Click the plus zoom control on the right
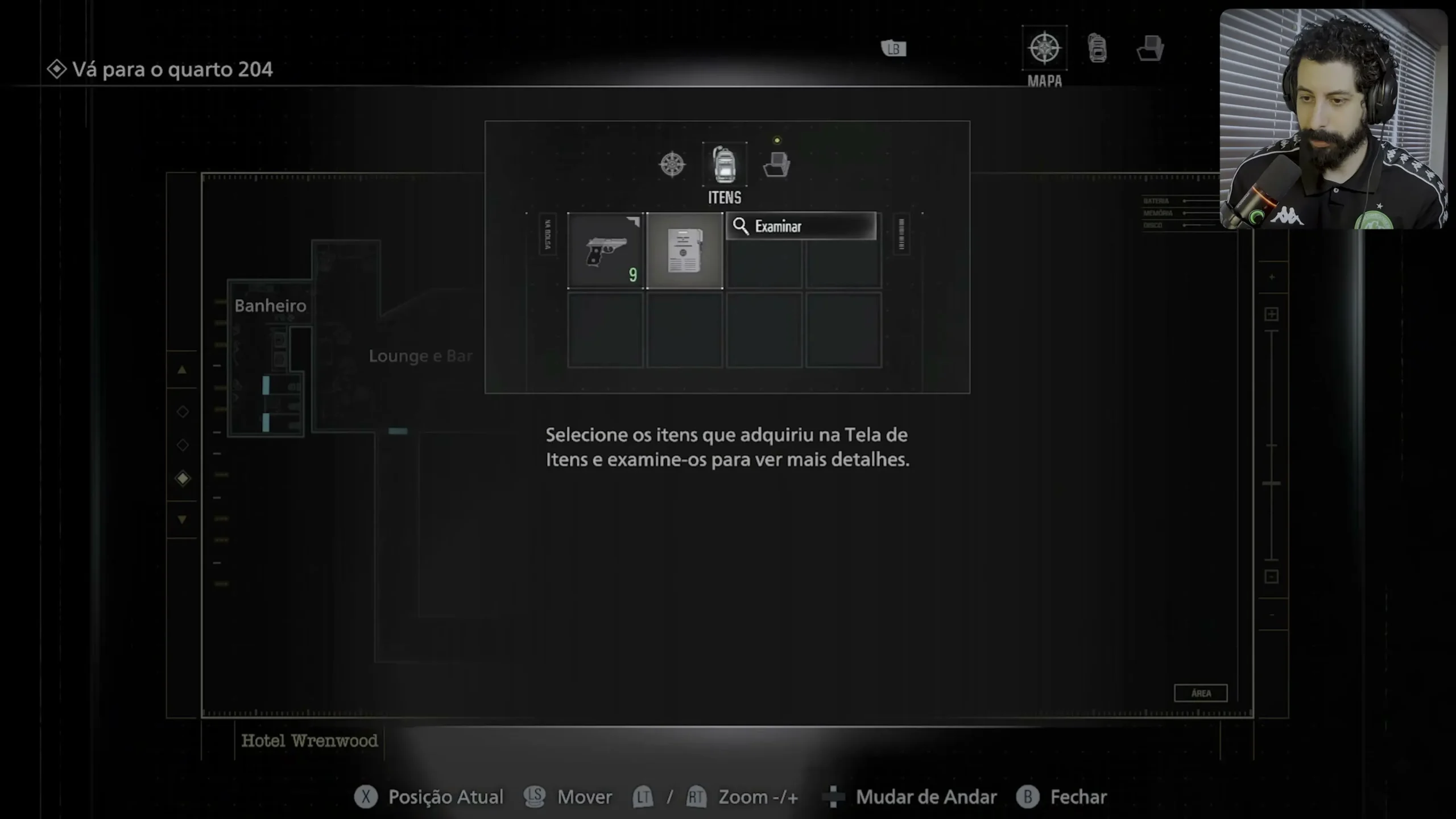The image size is (1456, 819). point(1271,312)
